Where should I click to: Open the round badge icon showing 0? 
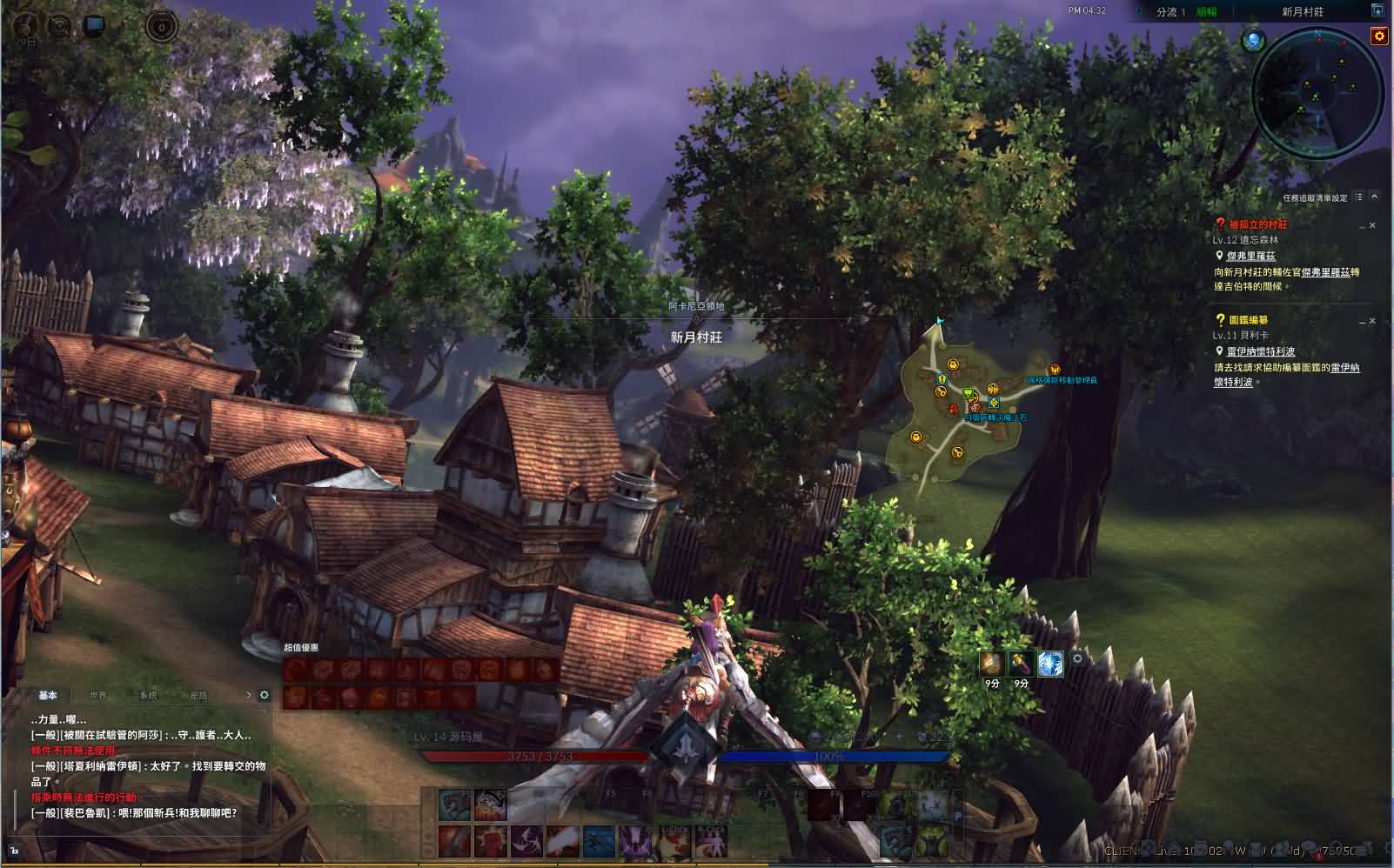click(x=162, y=26)
